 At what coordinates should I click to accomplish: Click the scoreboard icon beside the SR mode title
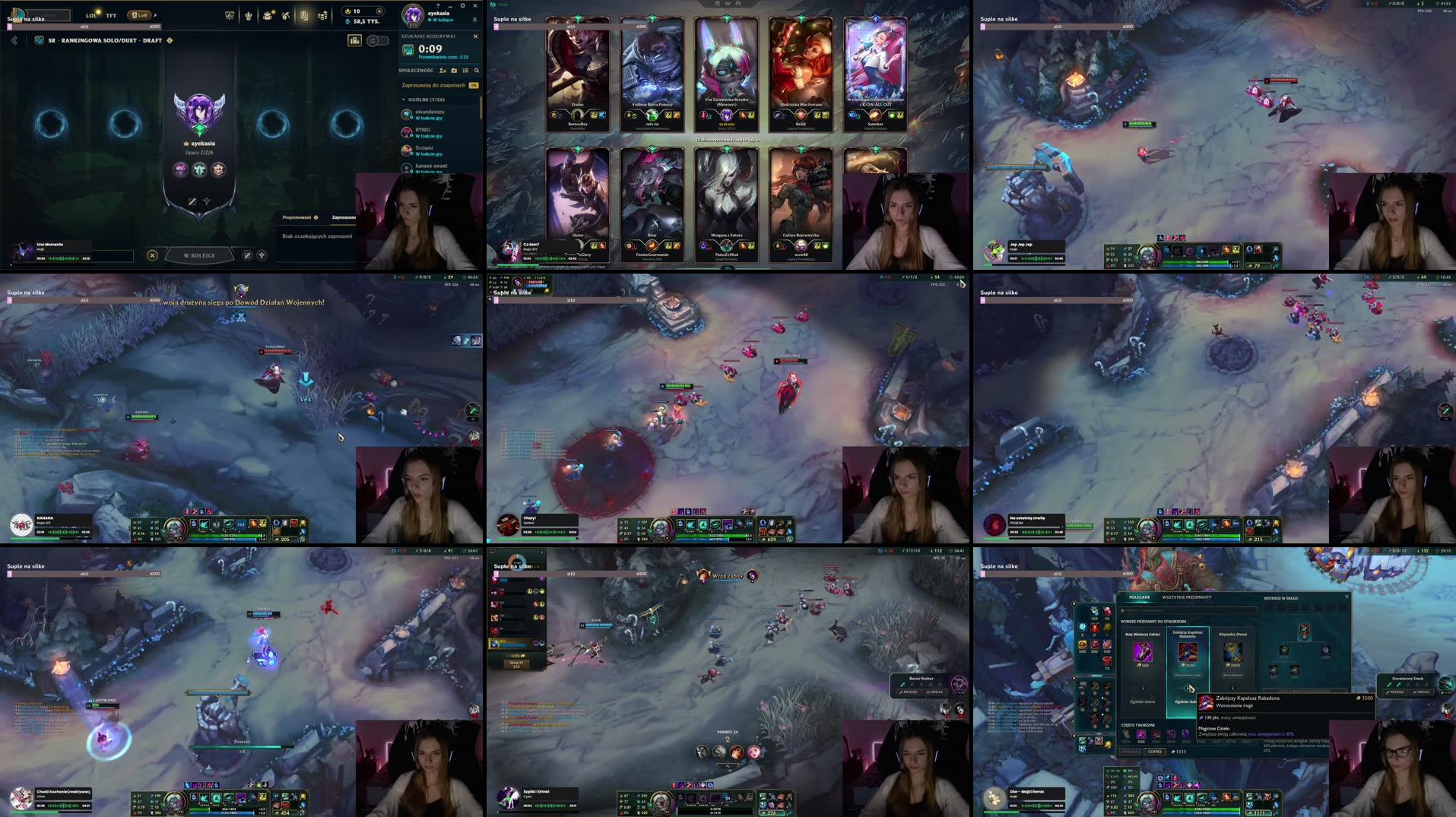[x=355, y=40]
